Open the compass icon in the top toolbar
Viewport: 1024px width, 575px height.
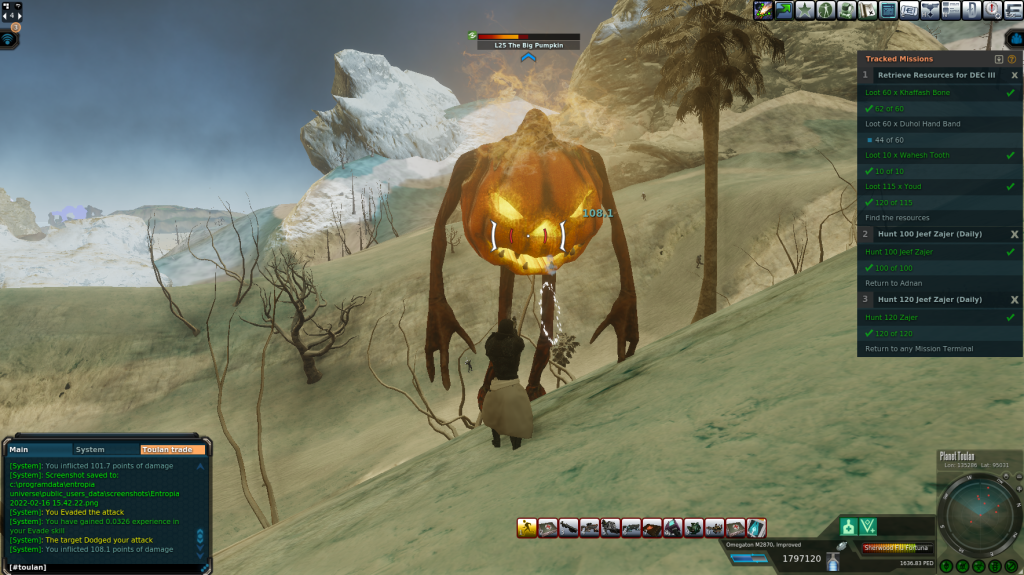(x=991, y=10)
